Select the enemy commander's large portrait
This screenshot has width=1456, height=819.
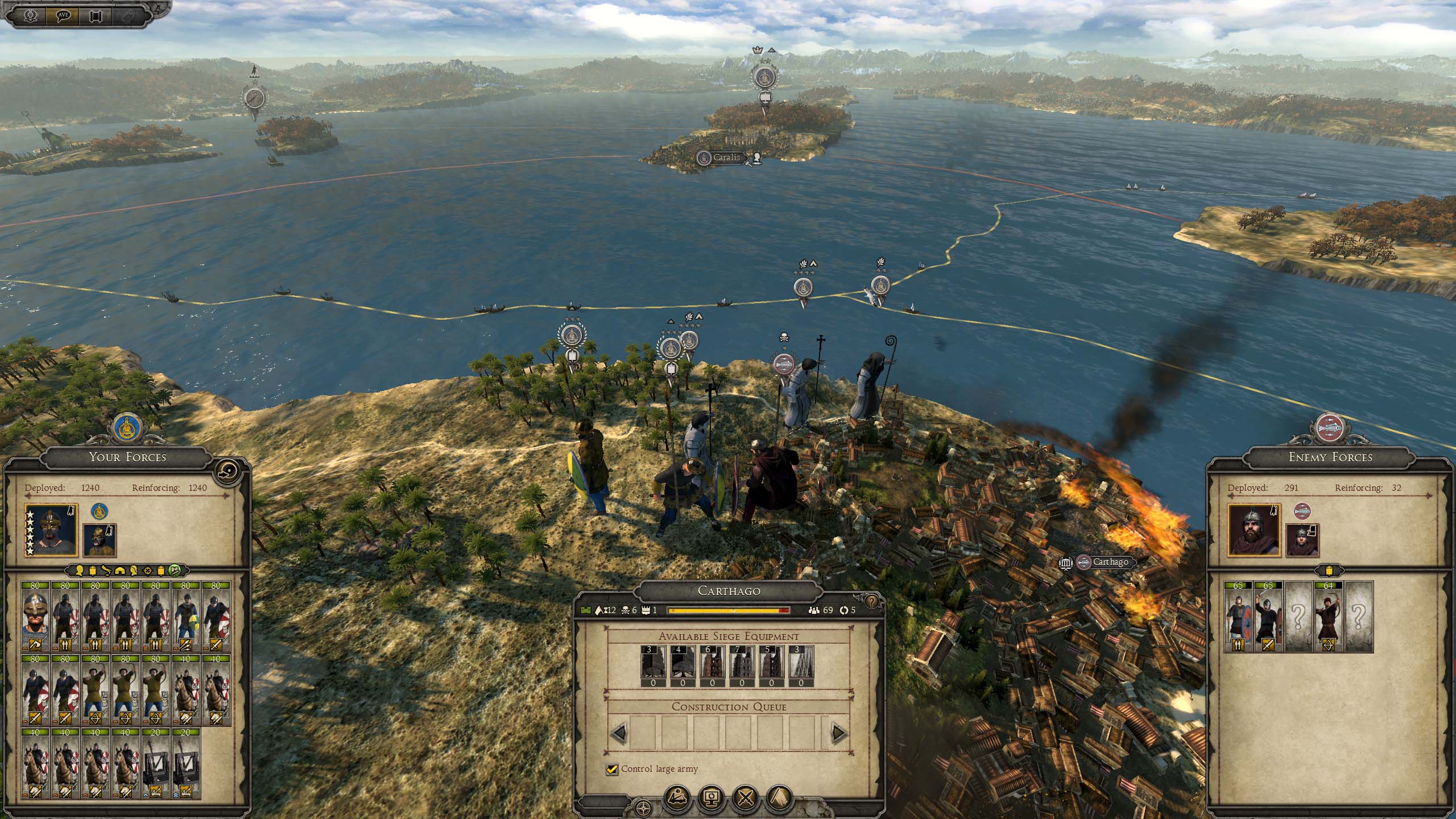click(1254, 529)
